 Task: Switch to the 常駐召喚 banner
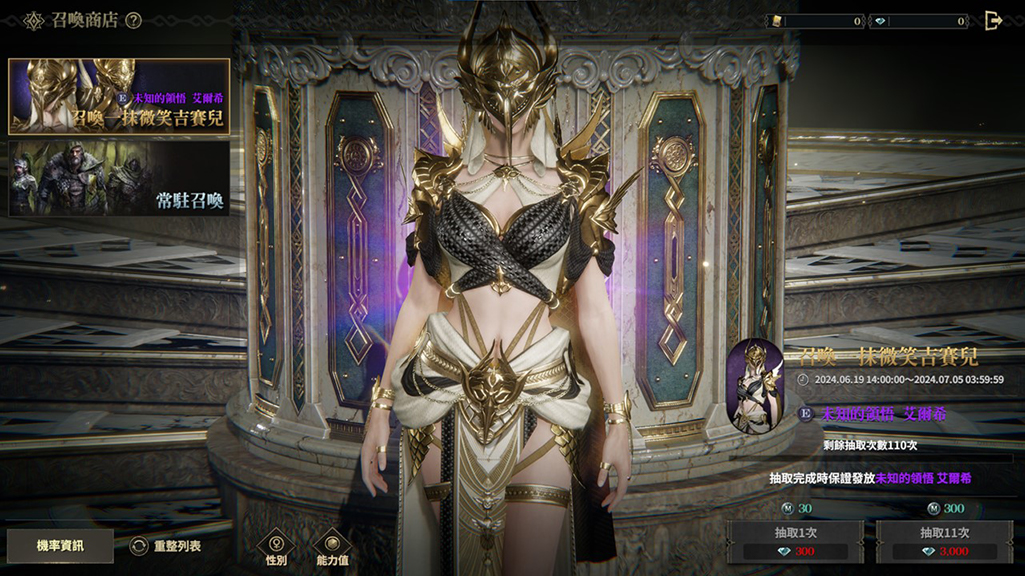pos(119,178)
